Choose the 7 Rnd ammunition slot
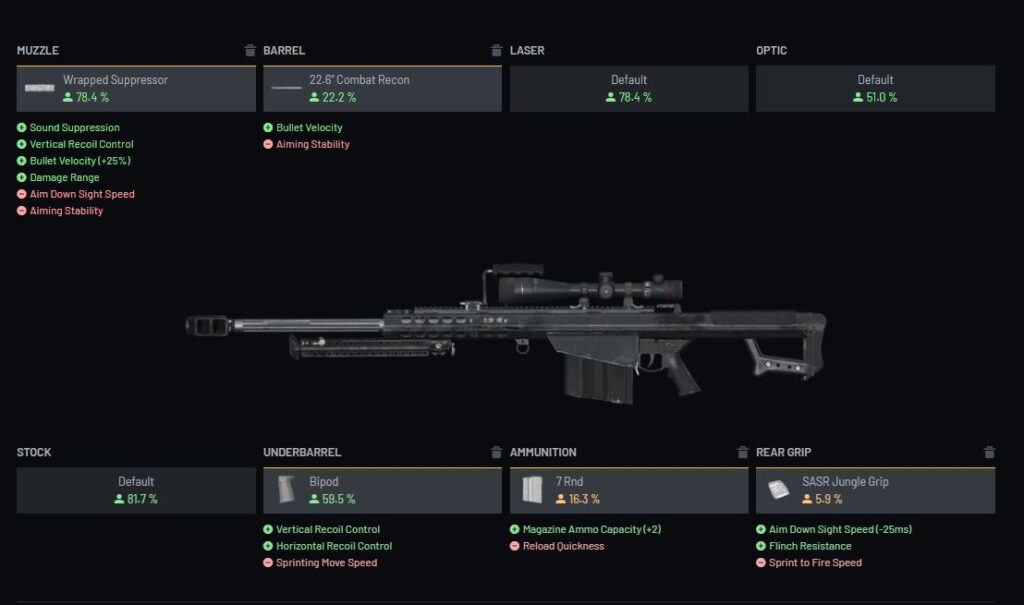Screen dimensions: 1024x605 629,490
